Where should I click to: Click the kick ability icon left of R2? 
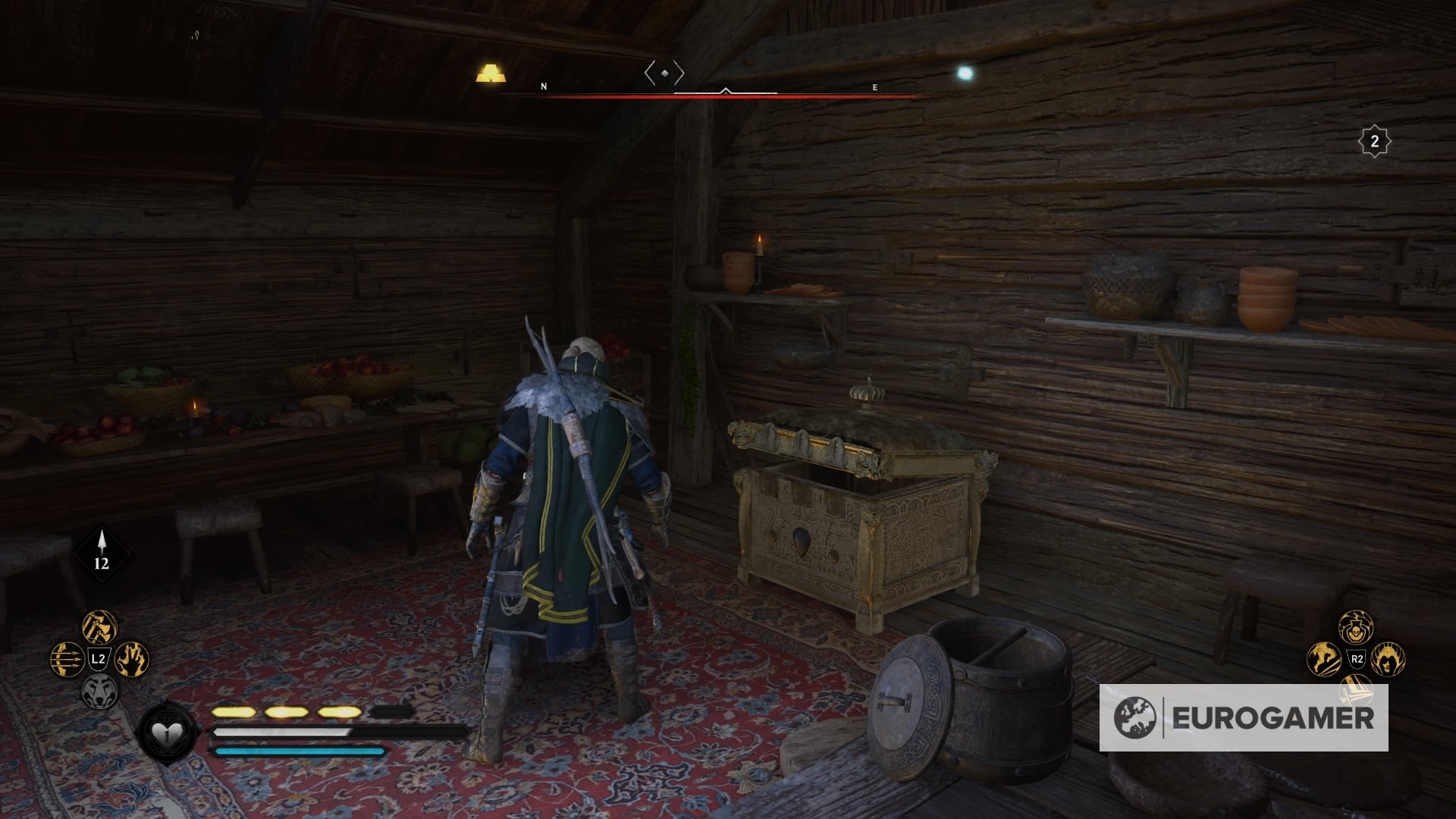pyautogui.click(x=1323, y=658)
